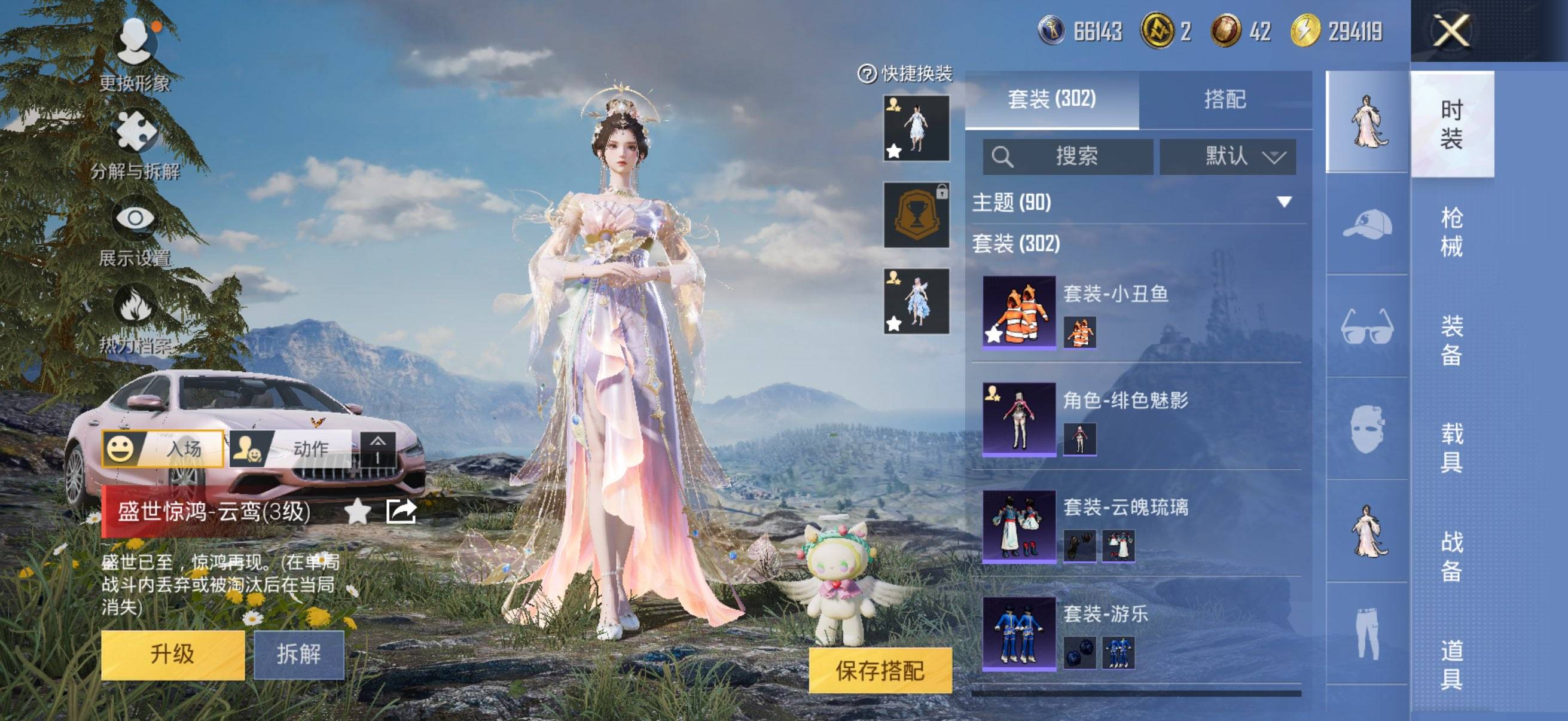1568x721 pixels.
Task: Open 更换形象 change appearance
Action: pos(135,54)
